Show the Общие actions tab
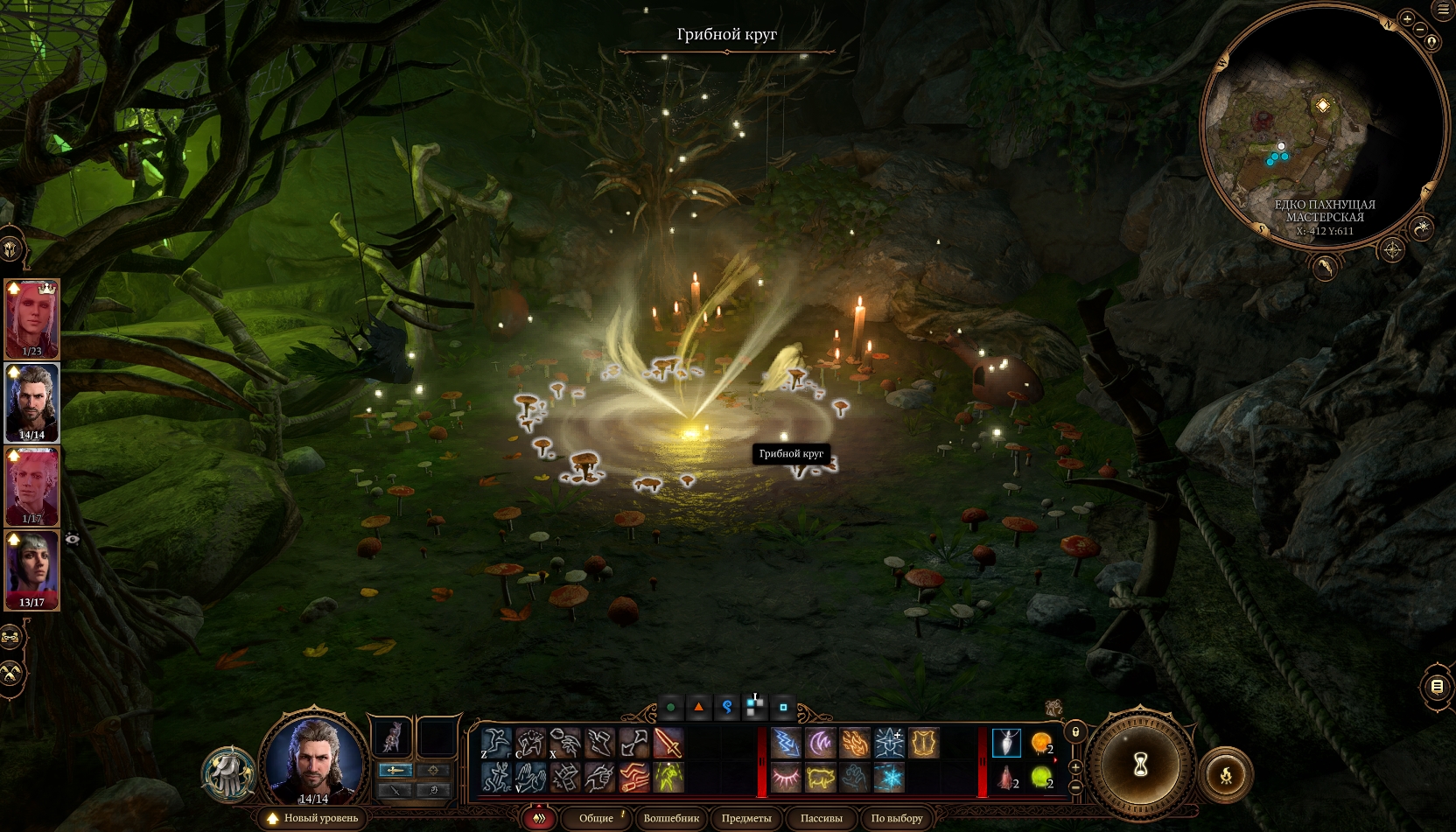 pyautogui.click(x=596, y=818)
